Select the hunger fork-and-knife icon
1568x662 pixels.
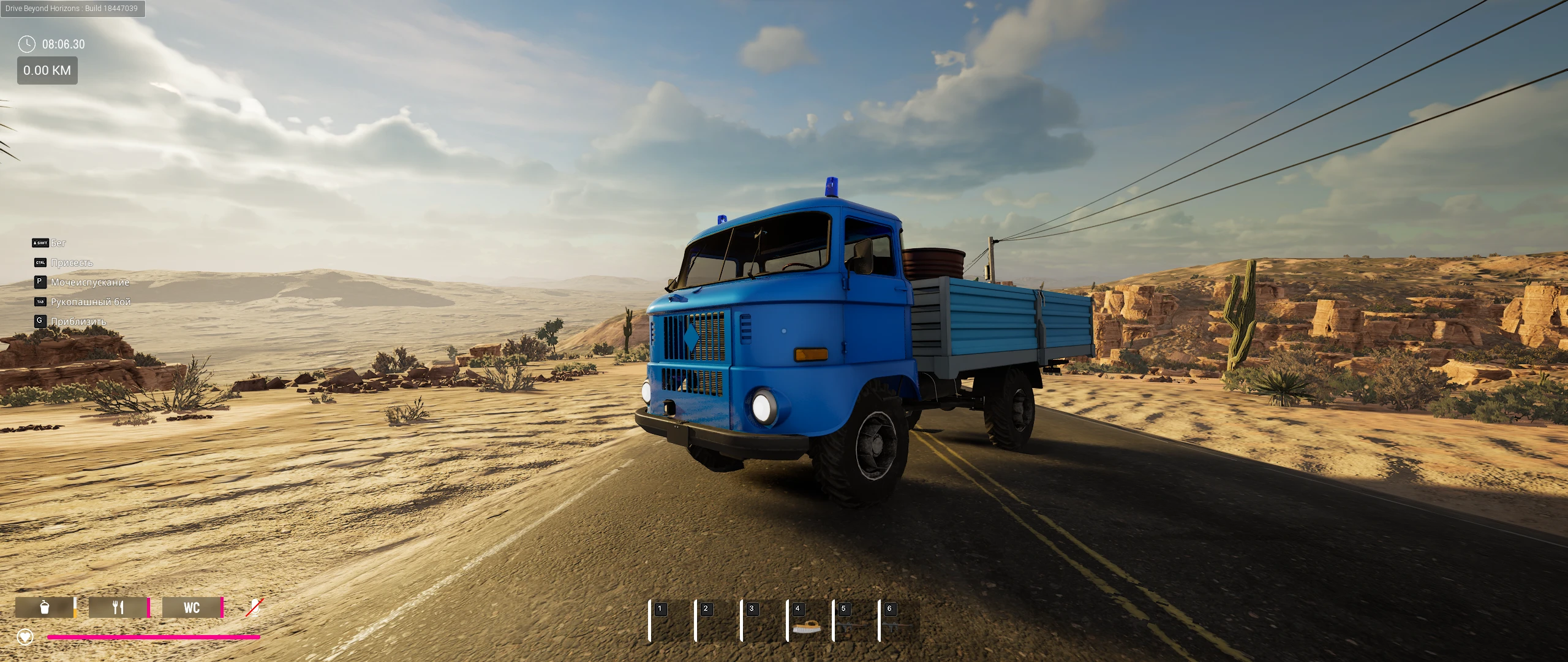[x=118, y=608]
